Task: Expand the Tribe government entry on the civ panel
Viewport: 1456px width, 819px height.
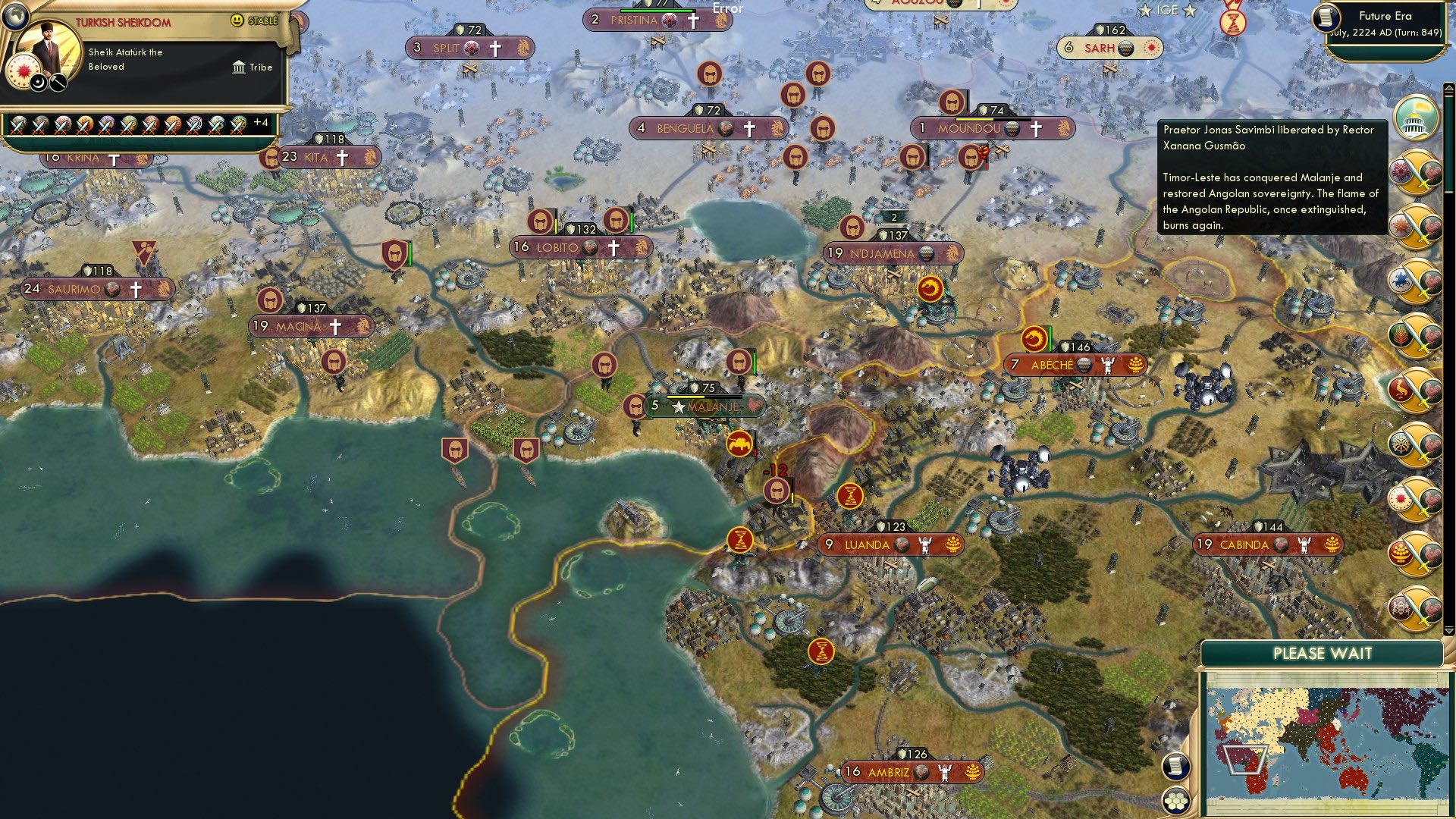Action: pyautogui.click(x=250, y=67)
